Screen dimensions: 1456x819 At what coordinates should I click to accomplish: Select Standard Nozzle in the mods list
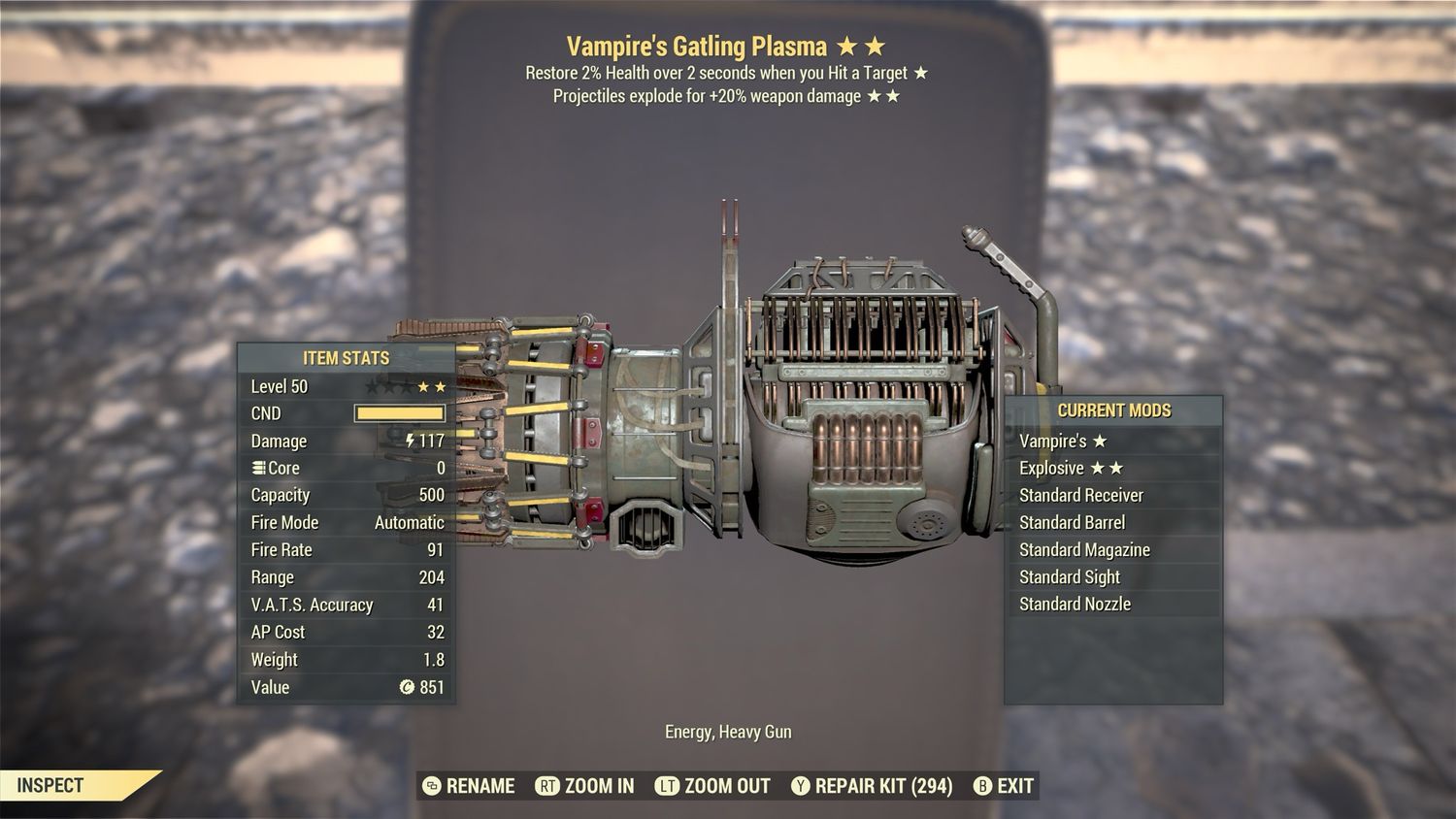coord(1112,604)
